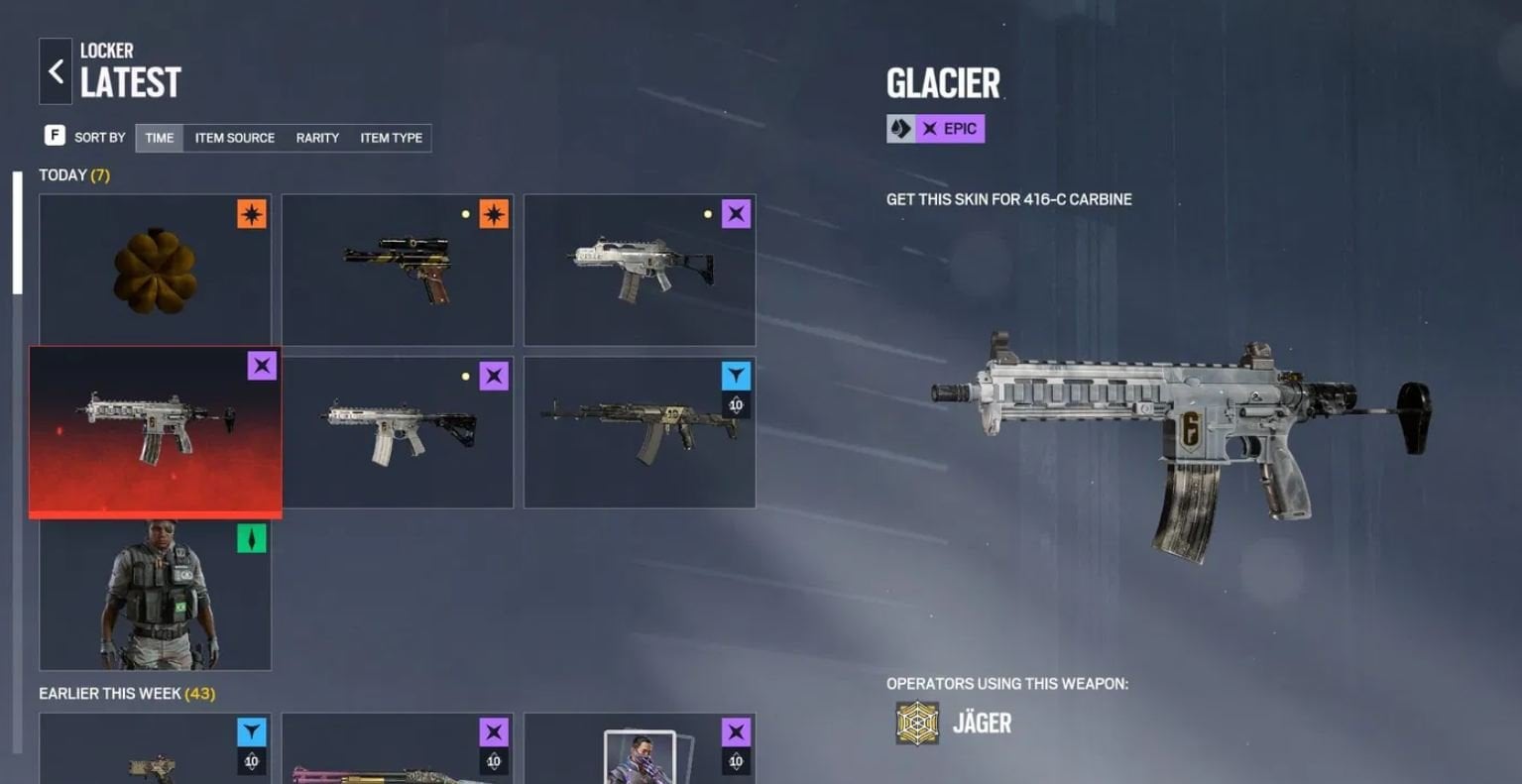The image size is (1522, 784).
Task: Click the star badge on the scoped pistol skin
Action: (x=495, y=214)
